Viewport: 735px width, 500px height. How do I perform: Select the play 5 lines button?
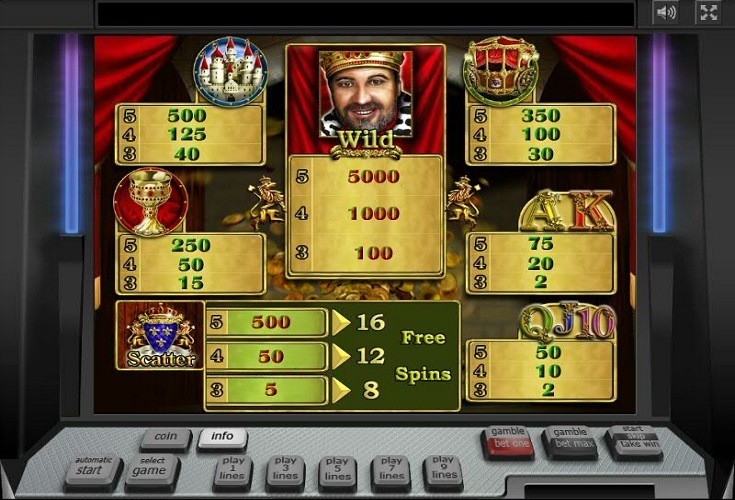(337, 468)
